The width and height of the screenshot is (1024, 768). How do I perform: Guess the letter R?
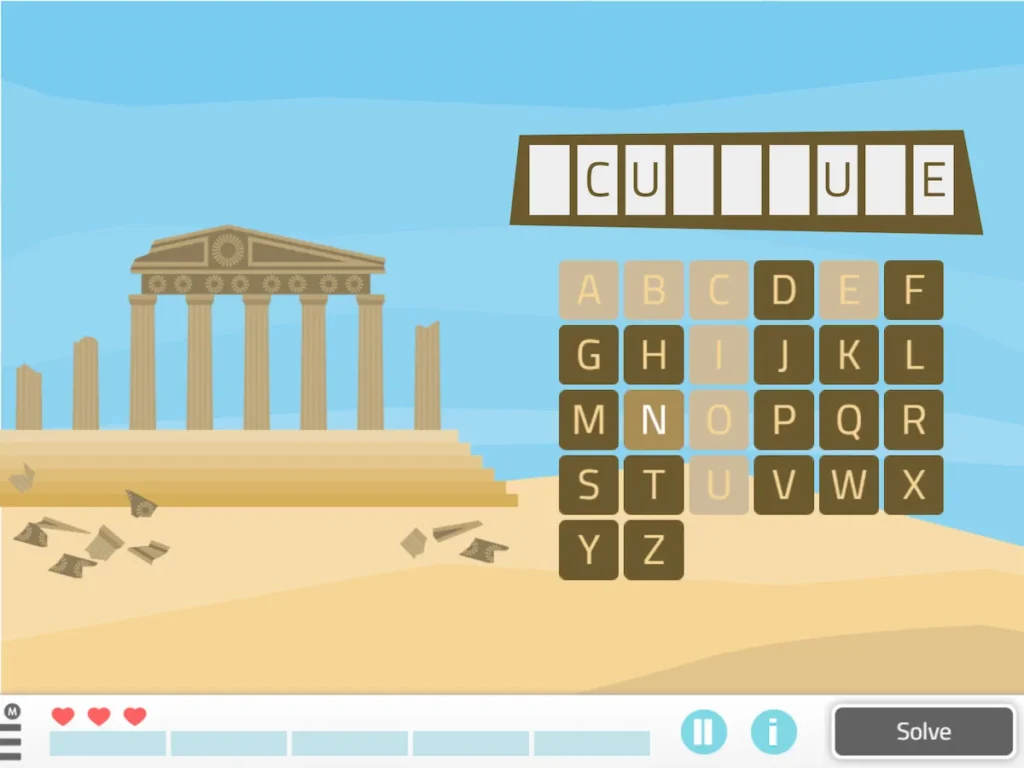pos(913,421)
